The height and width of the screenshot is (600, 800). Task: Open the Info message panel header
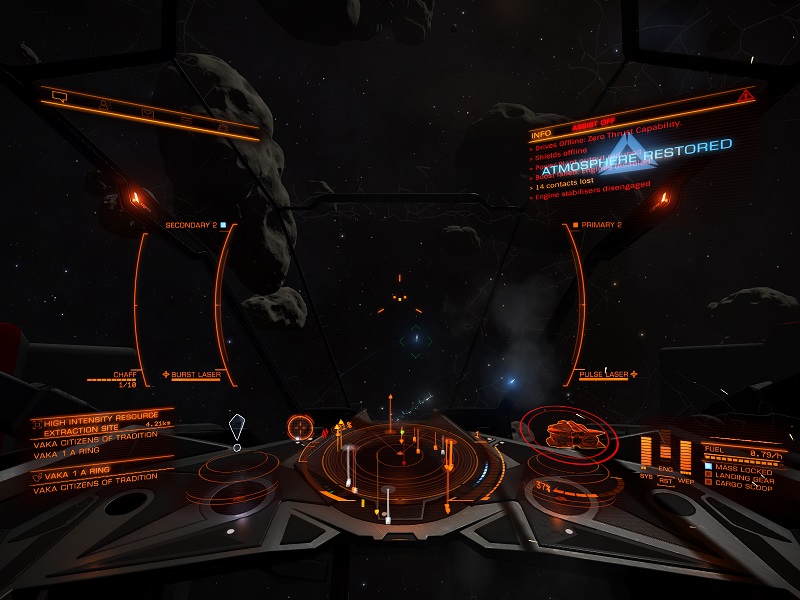pyautogui.click(x=541, y=133)
